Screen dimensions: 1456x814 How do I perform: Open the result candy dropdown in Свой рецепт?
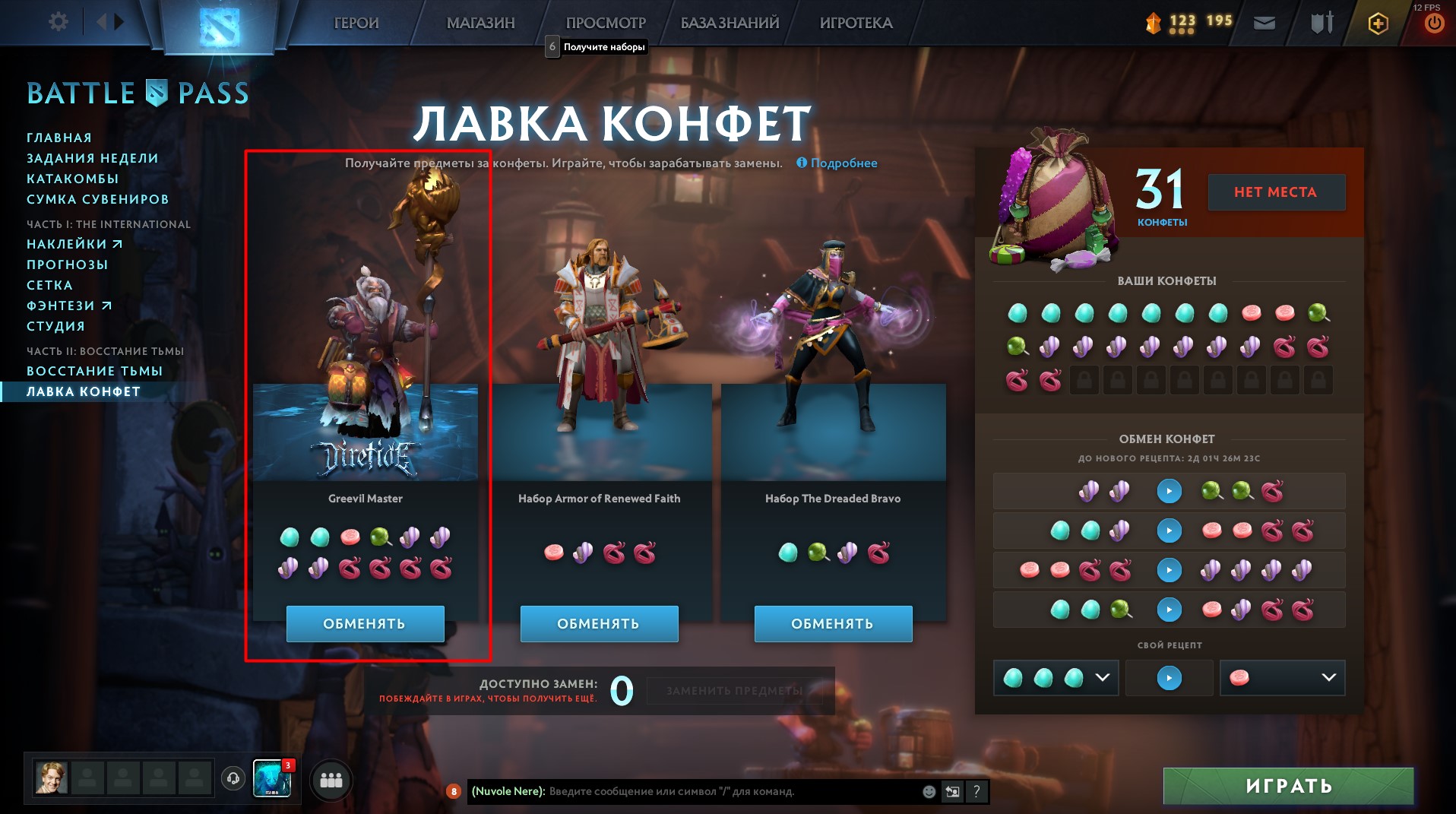(x=1328, y=678)
